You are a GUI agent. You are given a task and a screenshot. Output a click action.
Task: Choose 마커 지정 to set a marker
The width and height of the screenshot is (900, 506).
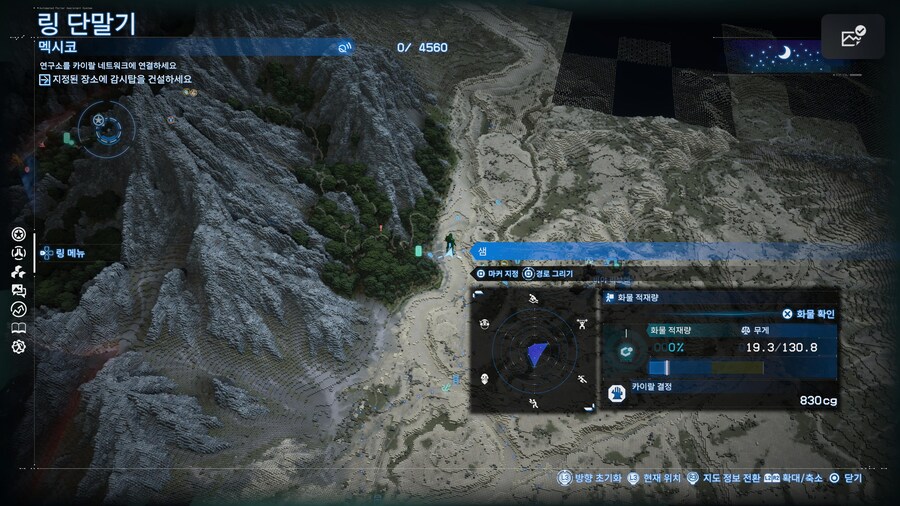(x=497, y=273)
